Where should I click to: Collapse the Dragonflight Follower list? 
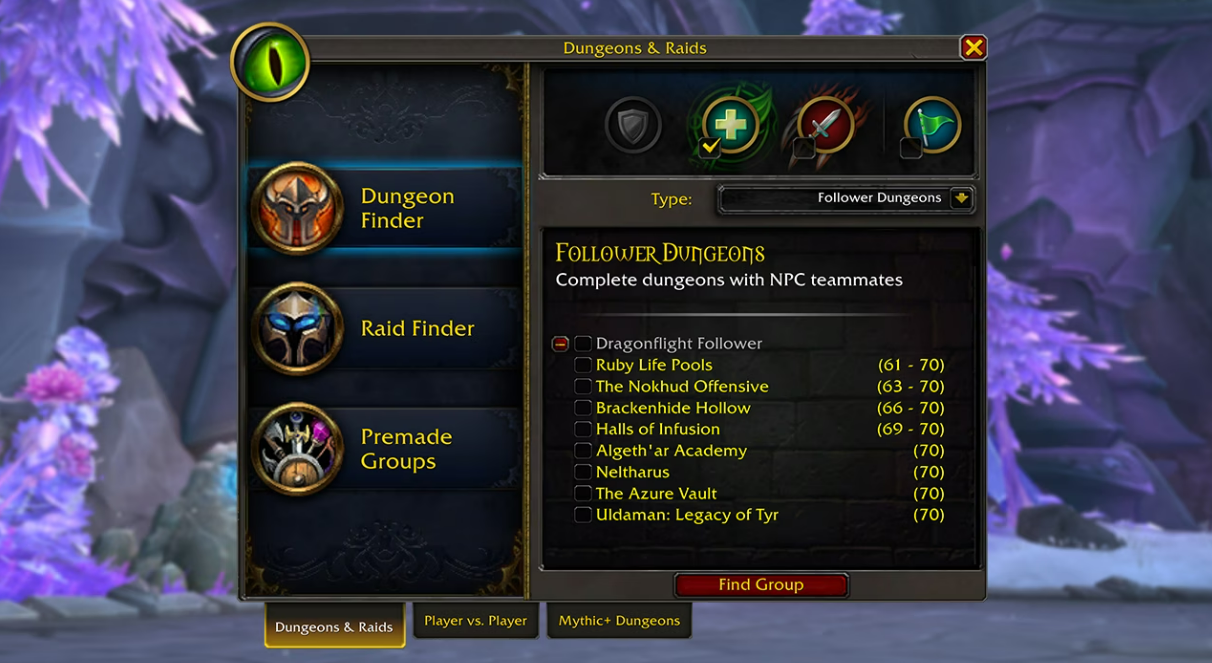561,344
